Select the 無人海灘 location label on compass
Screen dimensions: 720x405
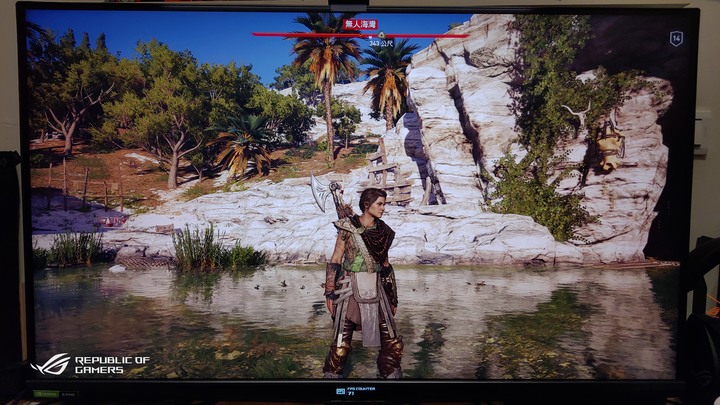pyautogui.click(x=360, y=24)
